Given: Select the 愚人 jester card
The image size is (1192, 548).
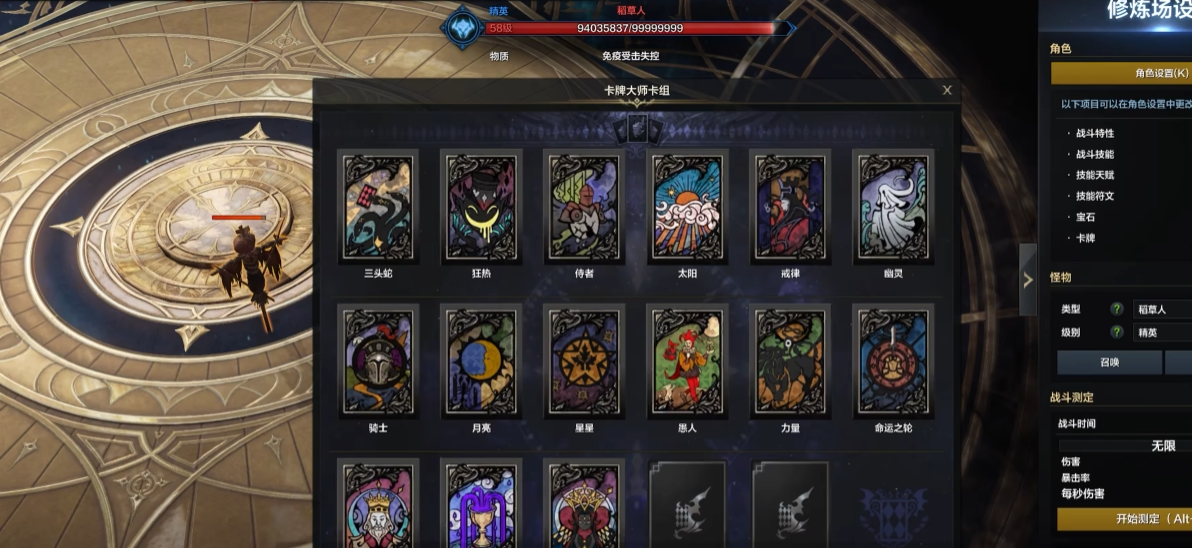Looking at the screenshot, I should pyautogui.click(x=687, y=361).
